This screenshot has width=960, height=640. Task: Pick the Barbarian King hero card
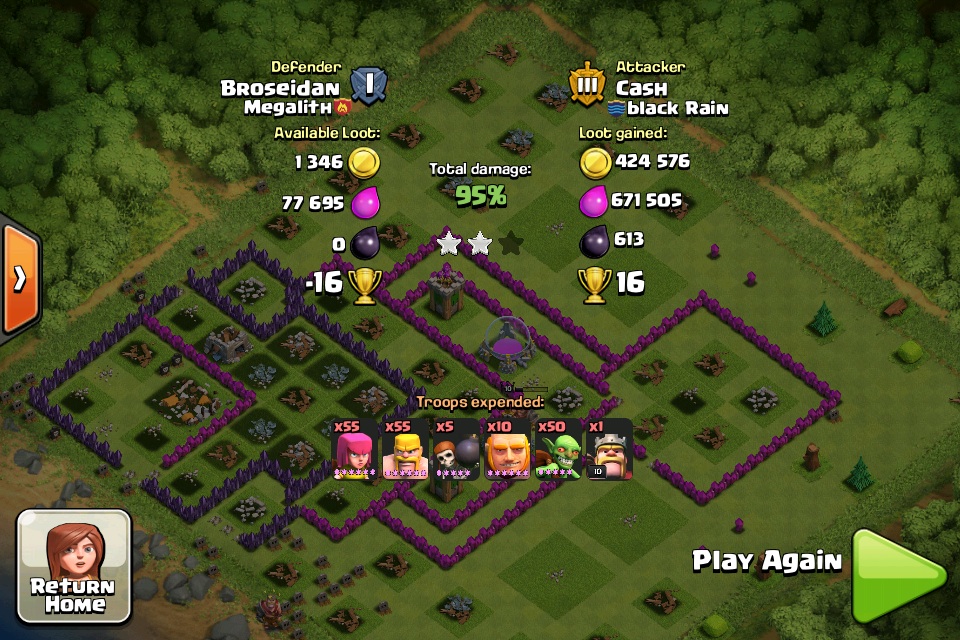[609, 449]
